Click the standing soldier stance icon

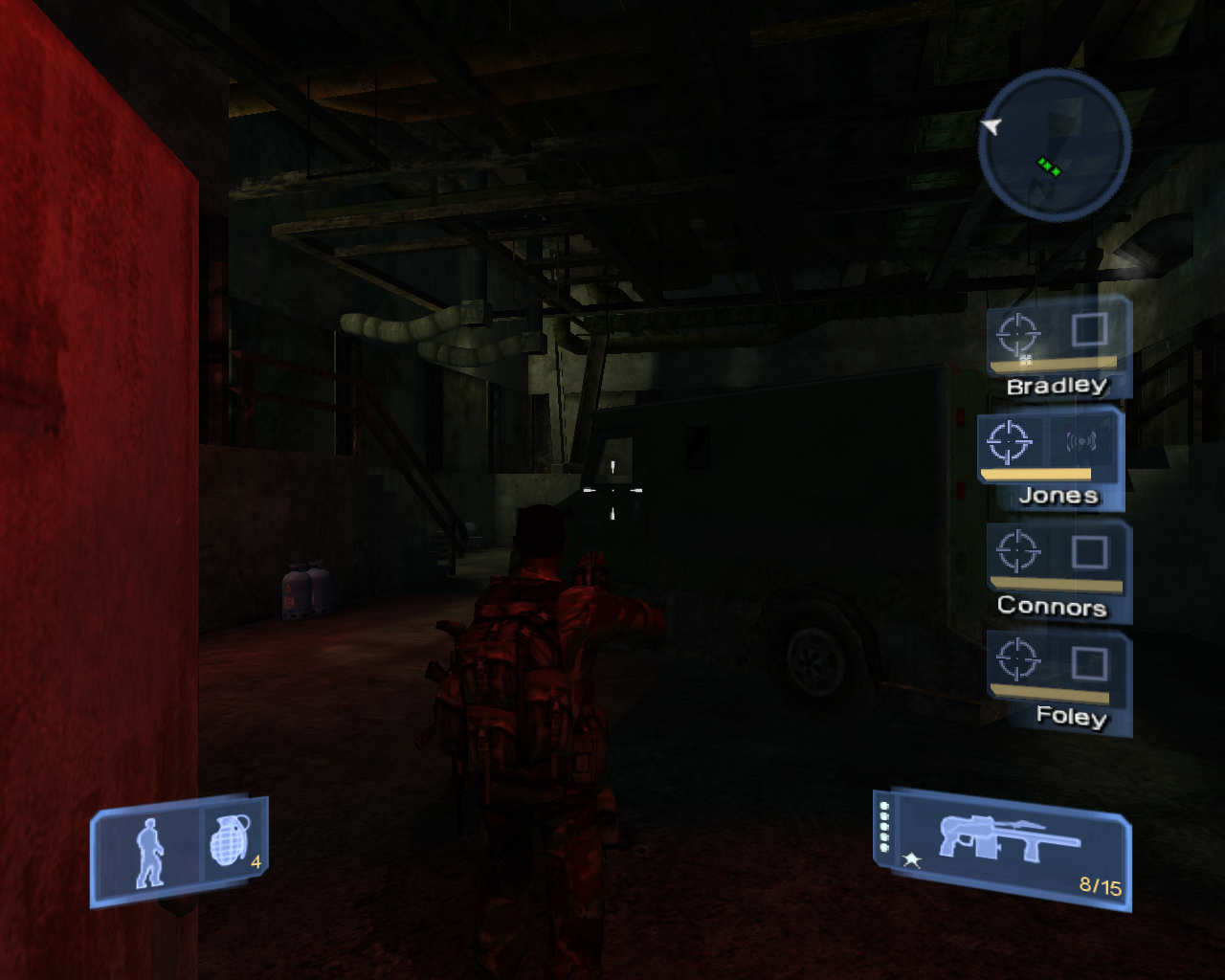tap(149, 852)
